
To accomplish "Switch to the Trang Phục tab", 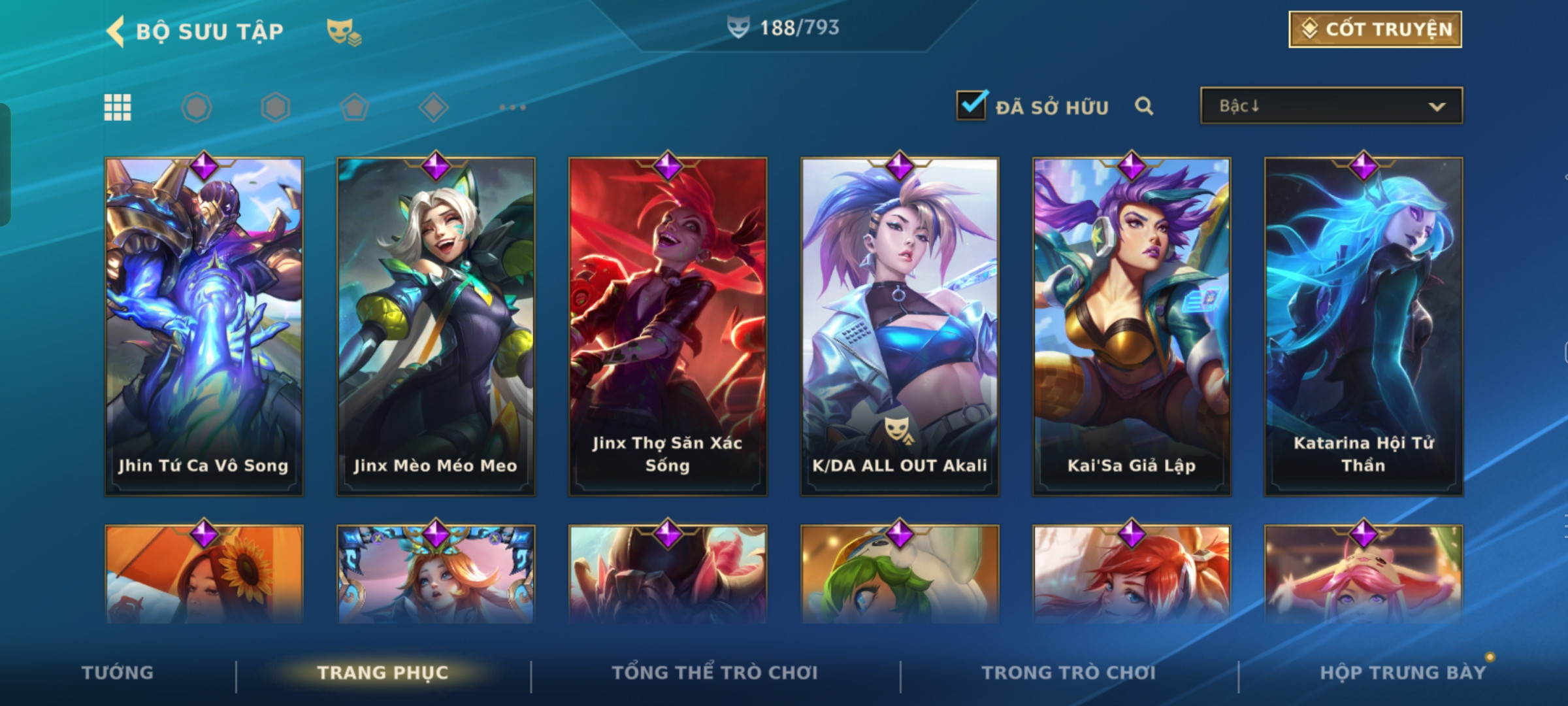I will coord(383,673).
